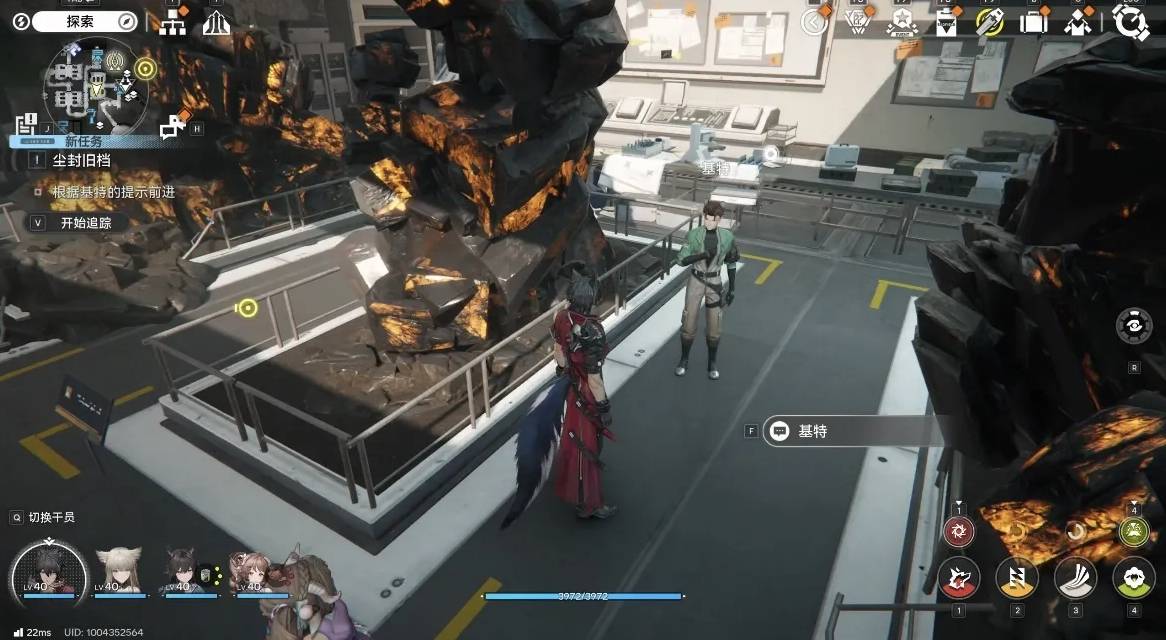Talk to 基特 via the dialogue prompt

tap(848, 431)
